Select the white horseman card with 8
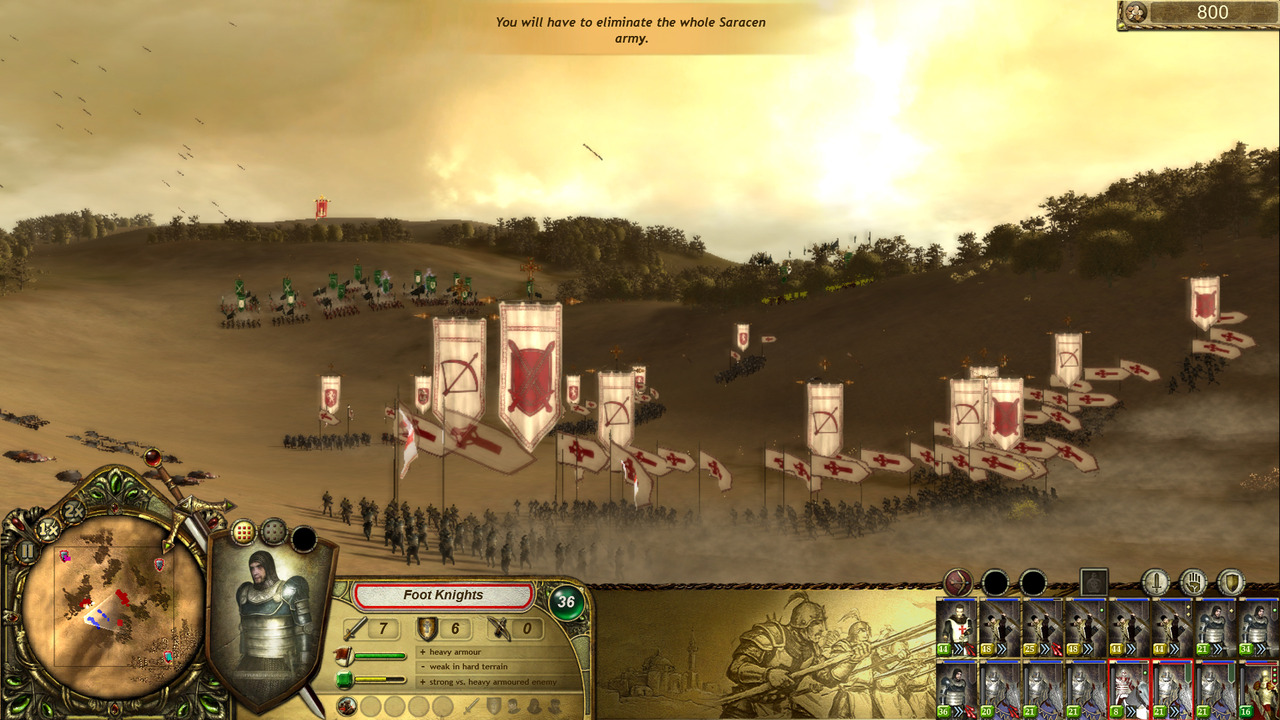1280x720 pixels. pyautogui.click(x=1128, y=689)
